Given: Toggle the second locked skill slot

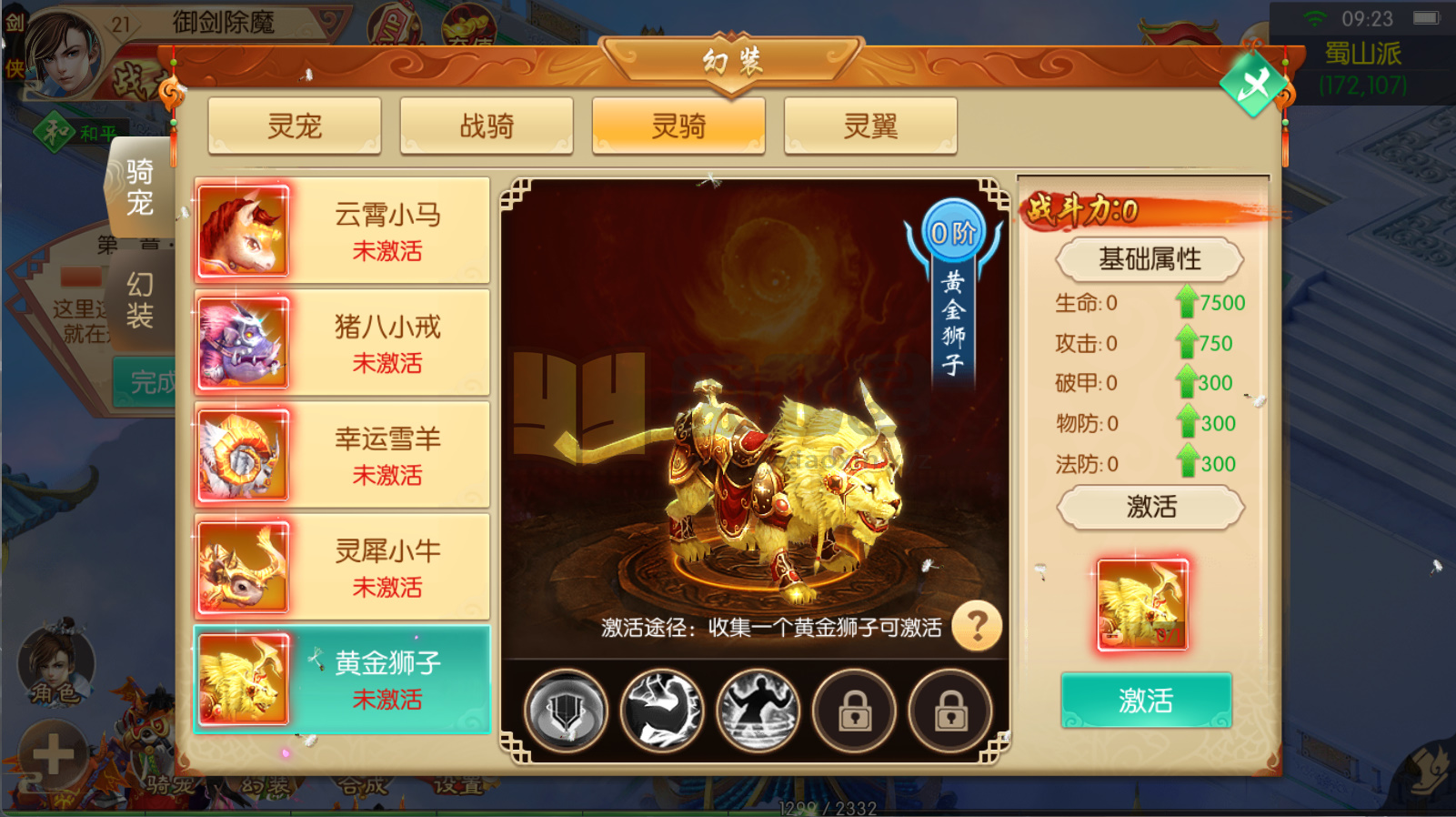Looking at the screenshot, I should tap(949, 711).
